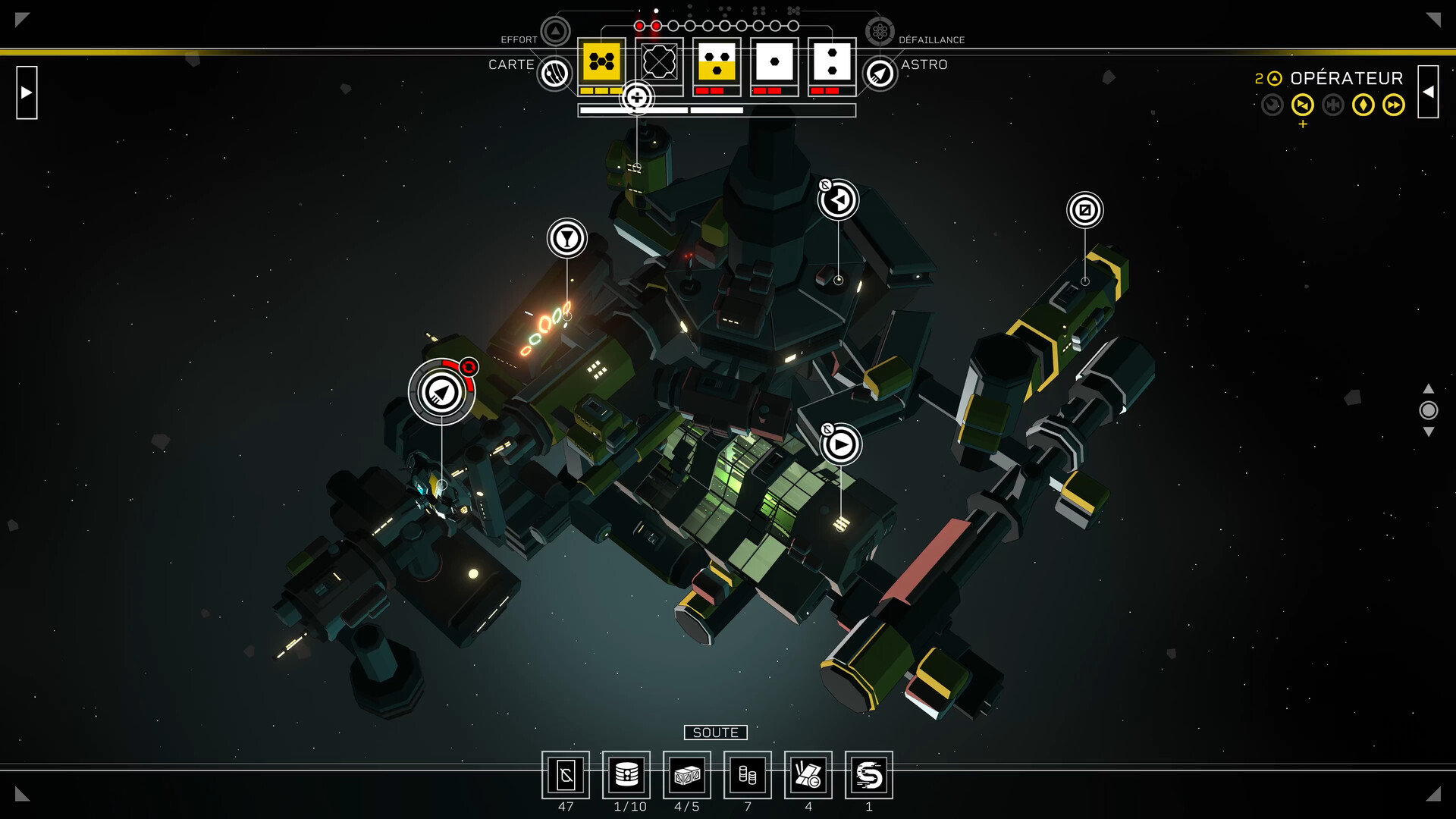
Task: Open the ASTRO ship screen
Action: [880, 74]
